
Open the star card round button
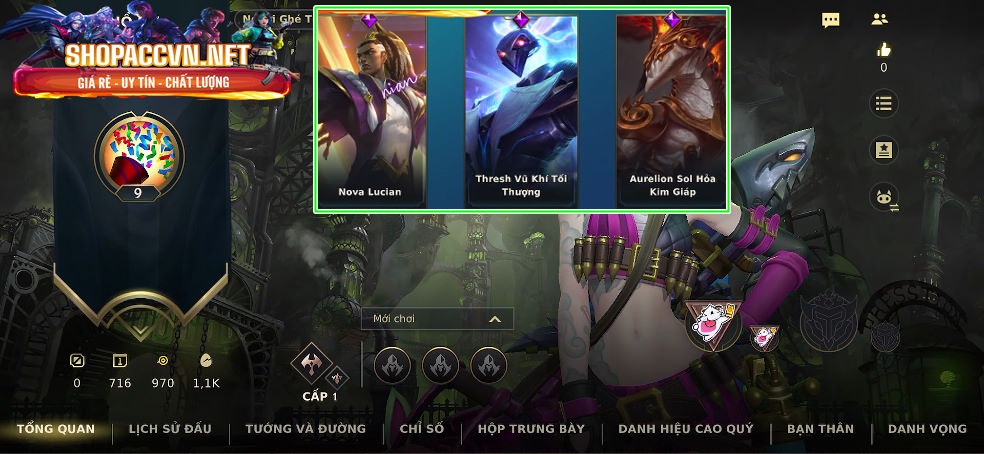click(883, 150)
